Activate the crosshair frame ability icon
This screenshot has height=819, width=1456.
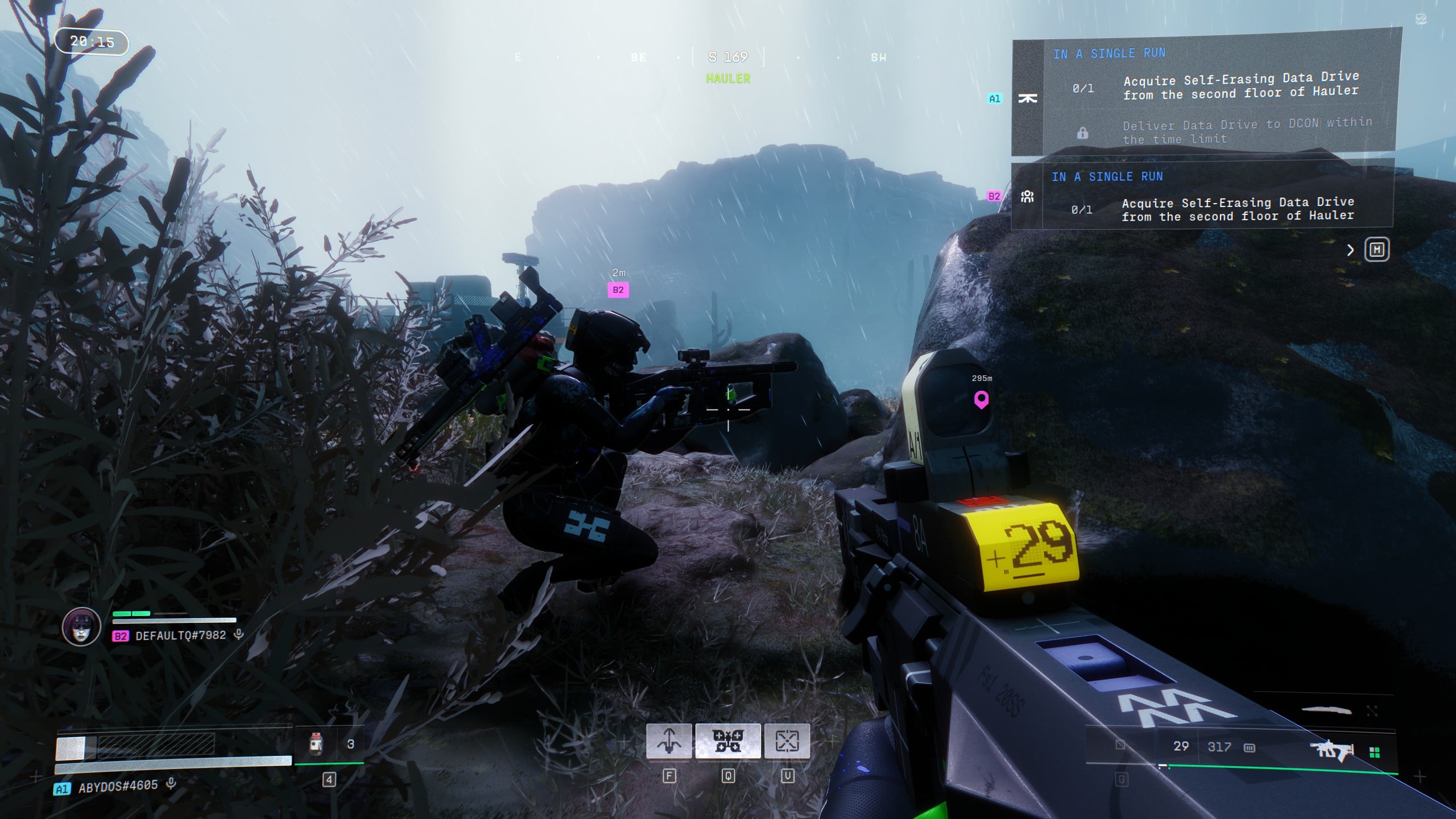(787, 741)
